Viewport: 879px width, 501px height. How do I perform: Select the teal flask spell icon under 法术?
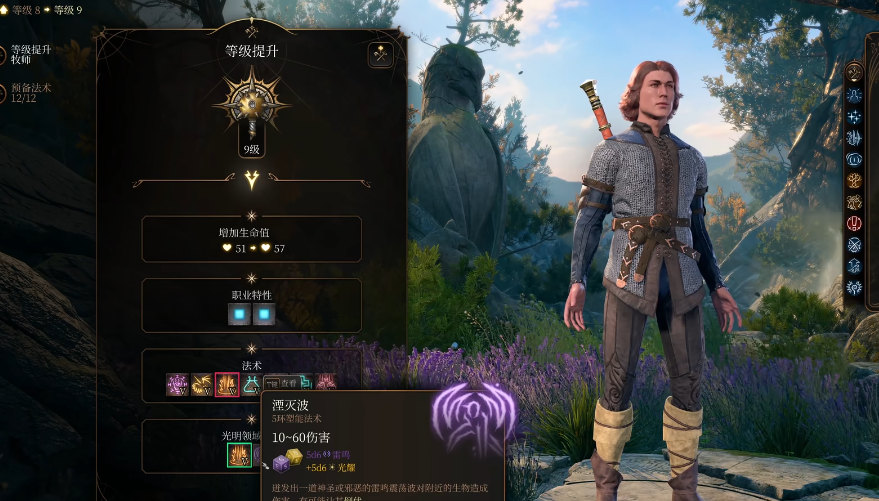point(251,384)
